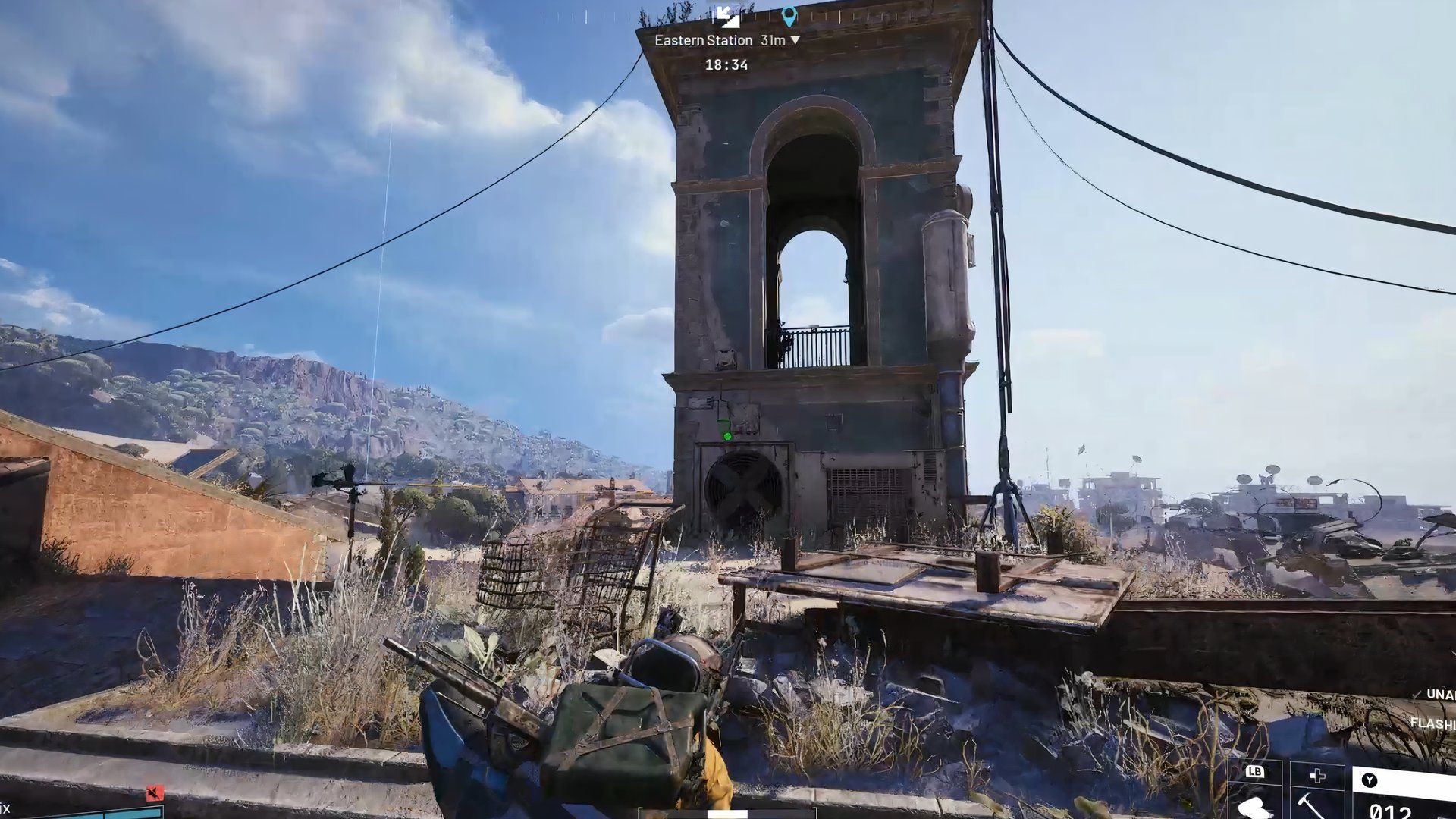Select the blue waypoint pin on the compass
The width and height of the screenshot is (1456, 819).
(x=789, y=16)
